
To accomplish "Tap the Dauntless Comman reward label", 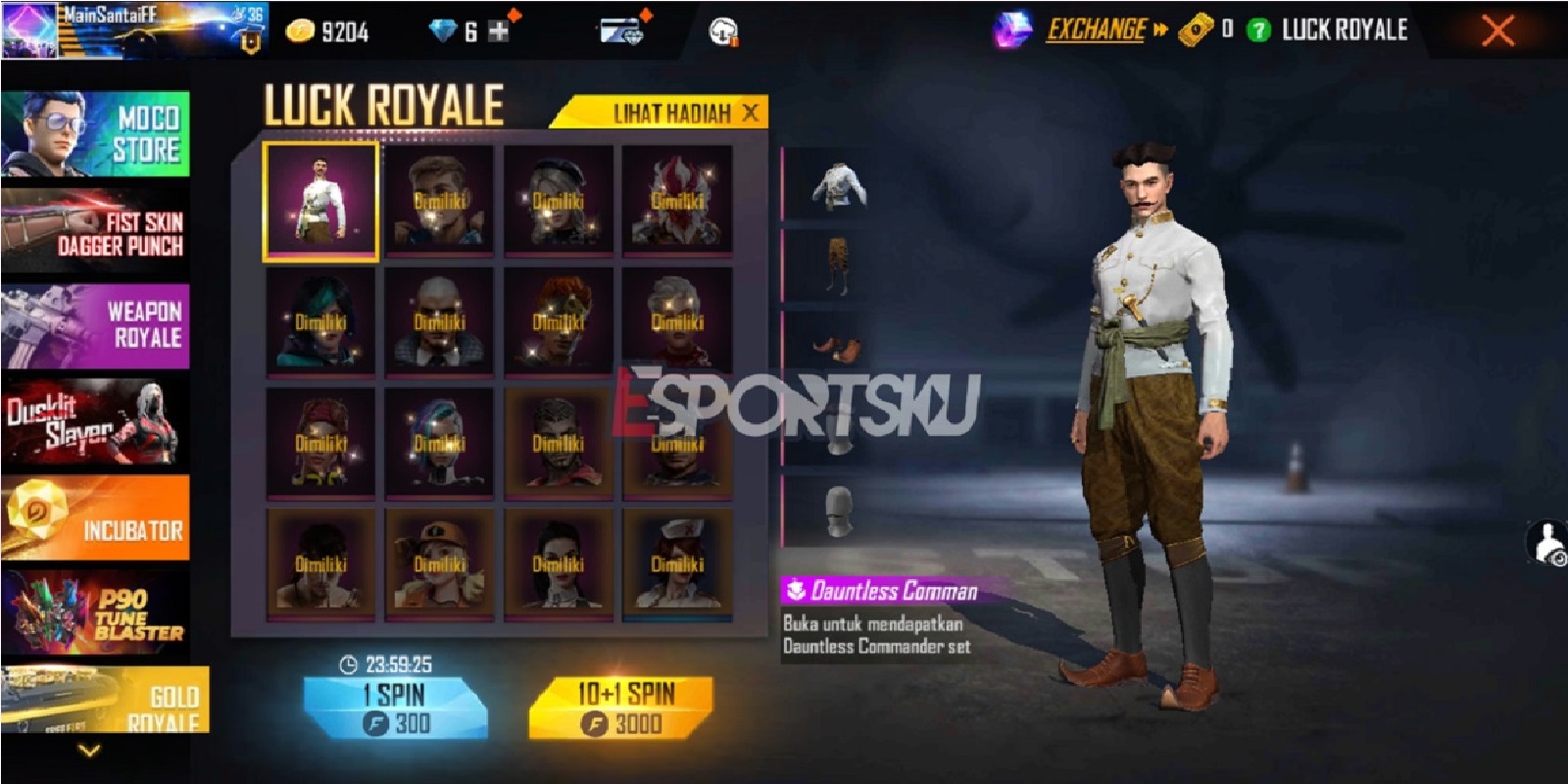I will click(x=879, y=587).
